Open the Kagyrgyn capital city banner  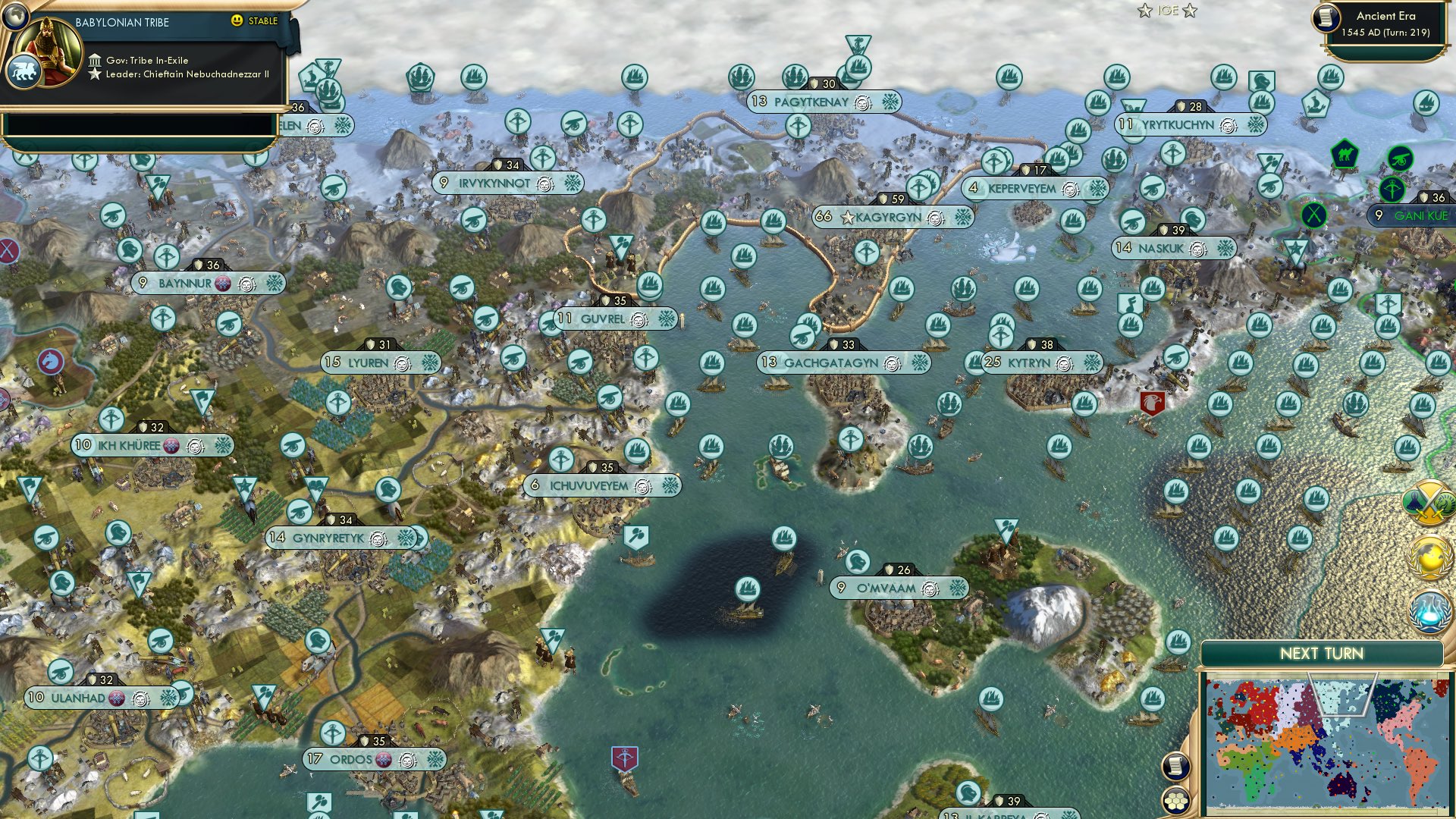(887, 218)
